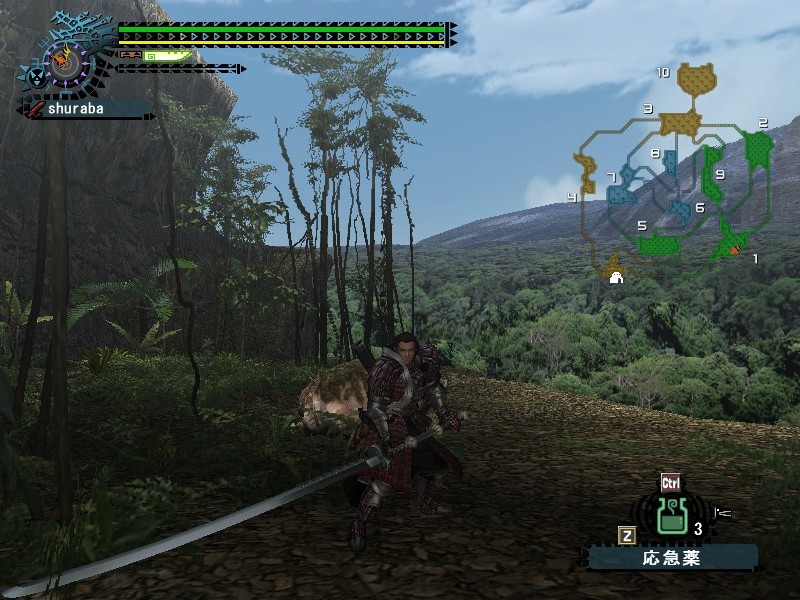The height and width of the screenshot is (600, 800).
Task: Click the 応急薬 item name label
Action: 672,558
